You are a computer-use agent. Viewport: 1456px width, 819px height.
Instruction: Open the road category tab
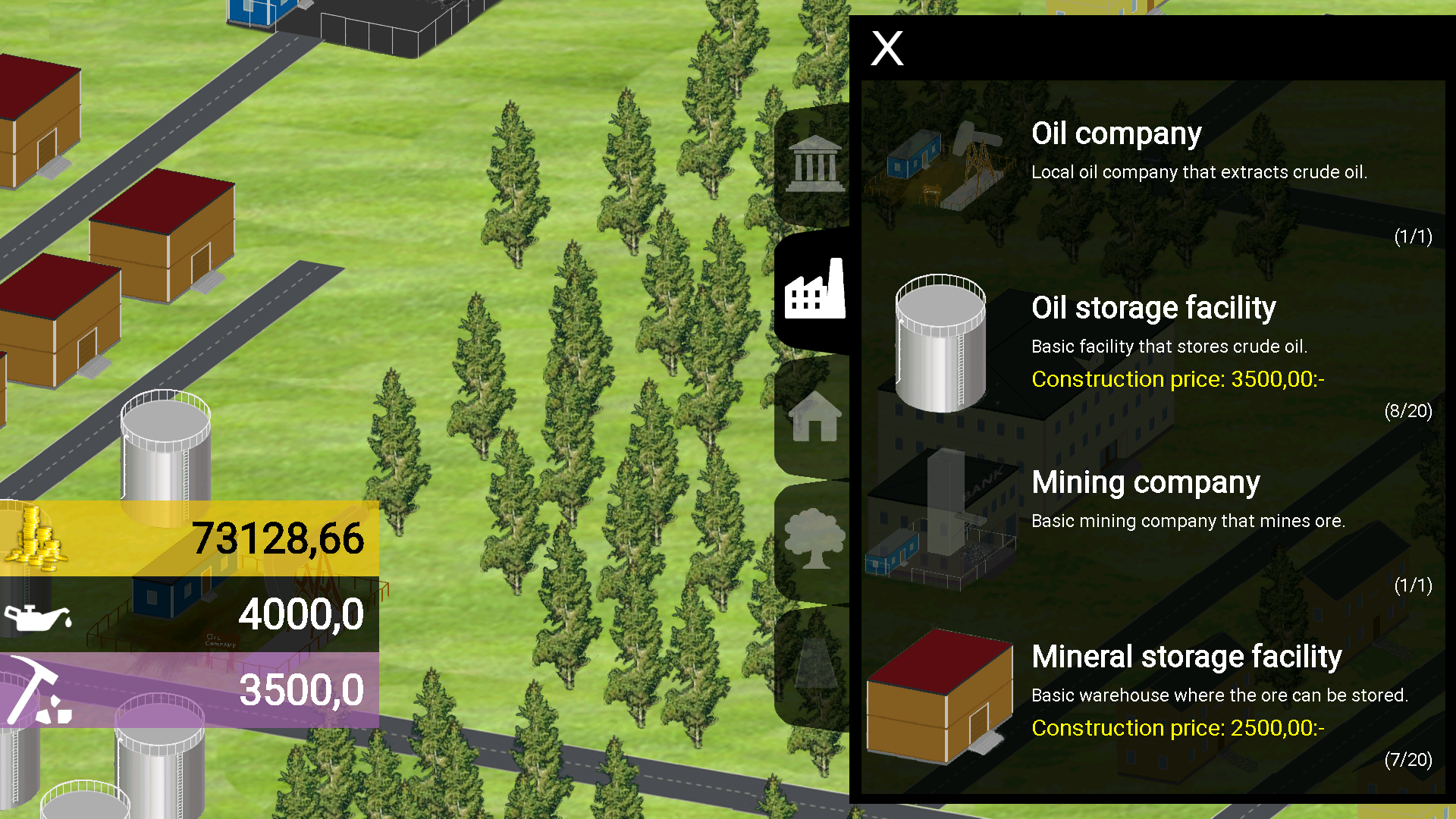tap(814, 664)
